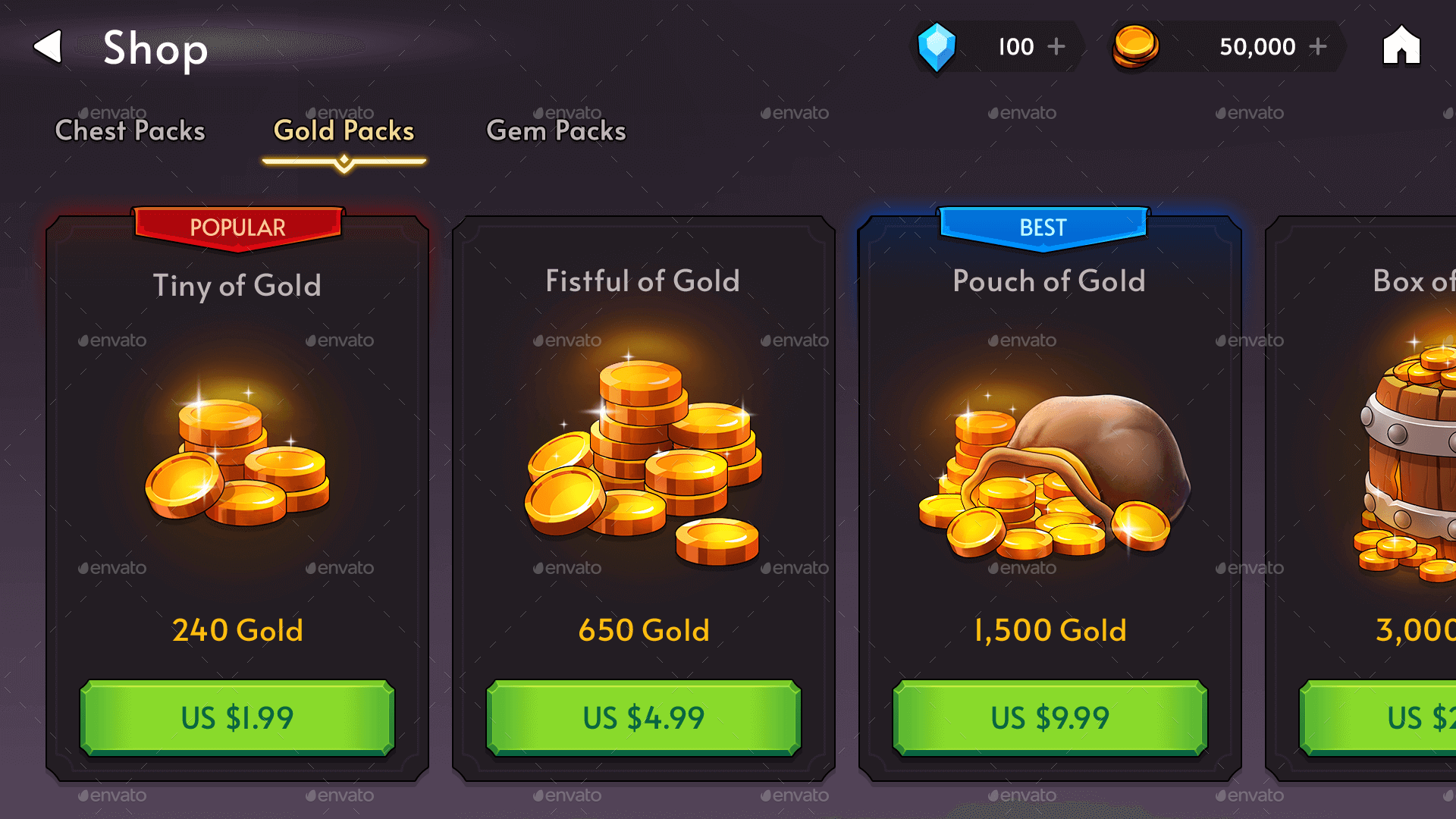Tap the home icon
Screen dimensions: 1456x819
coord(1401,47)
